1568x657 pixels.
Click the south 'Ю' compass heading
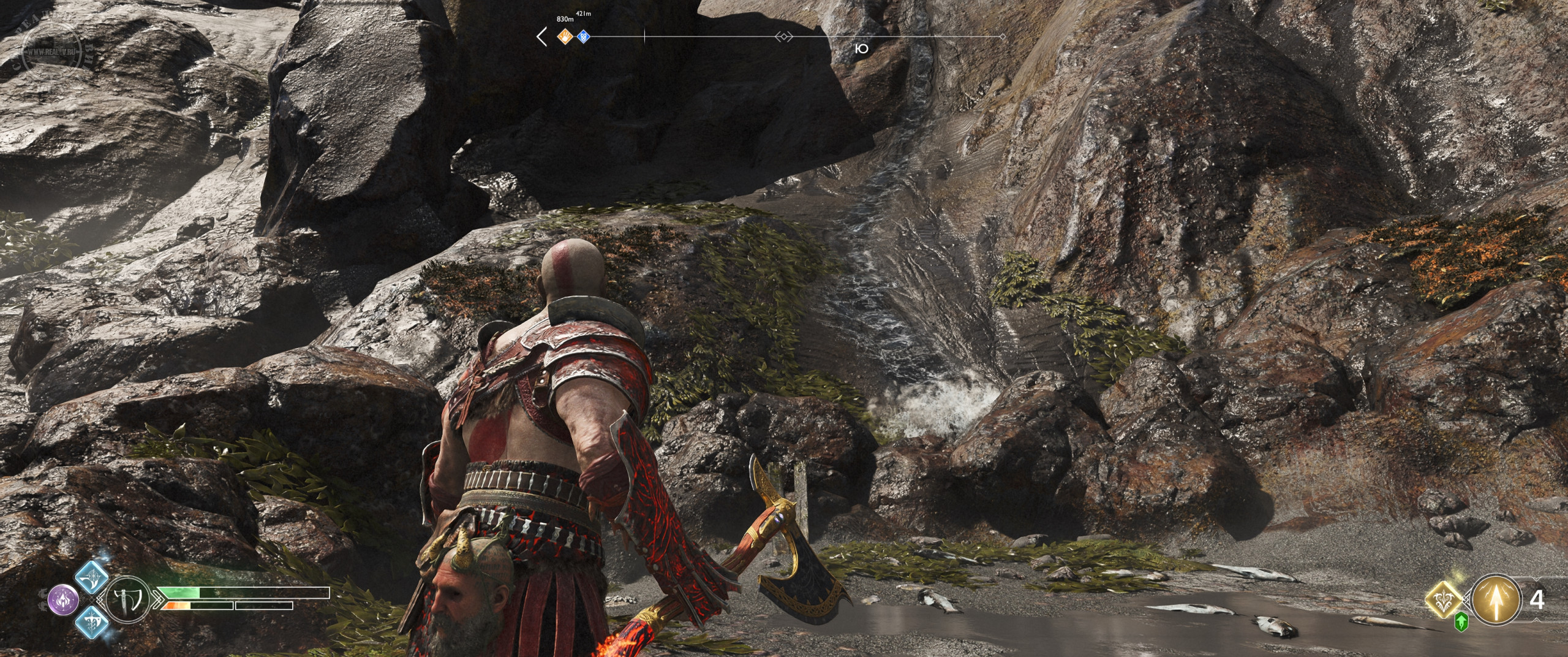(x=861, y=49)
